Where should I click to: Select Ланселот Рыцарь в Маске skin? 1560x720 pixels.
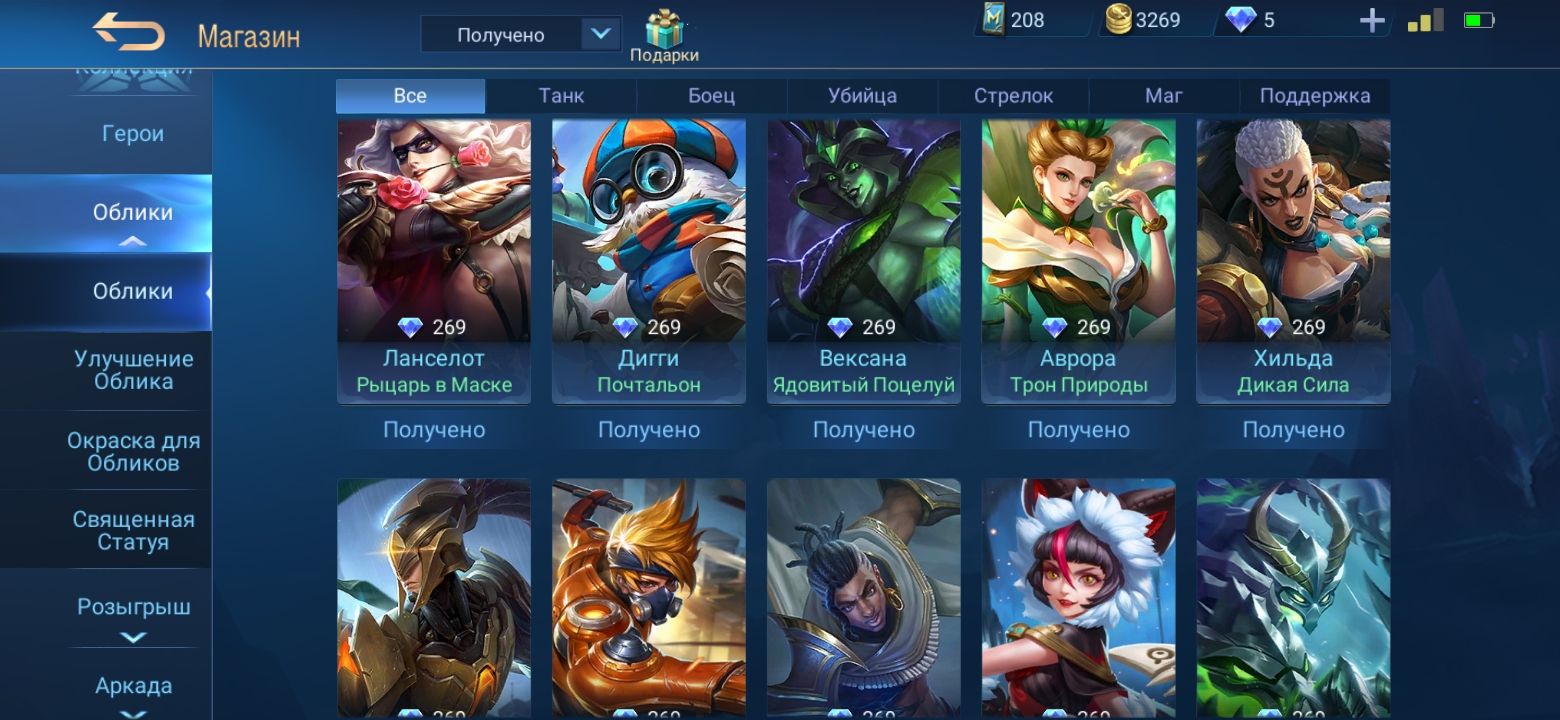434,260
